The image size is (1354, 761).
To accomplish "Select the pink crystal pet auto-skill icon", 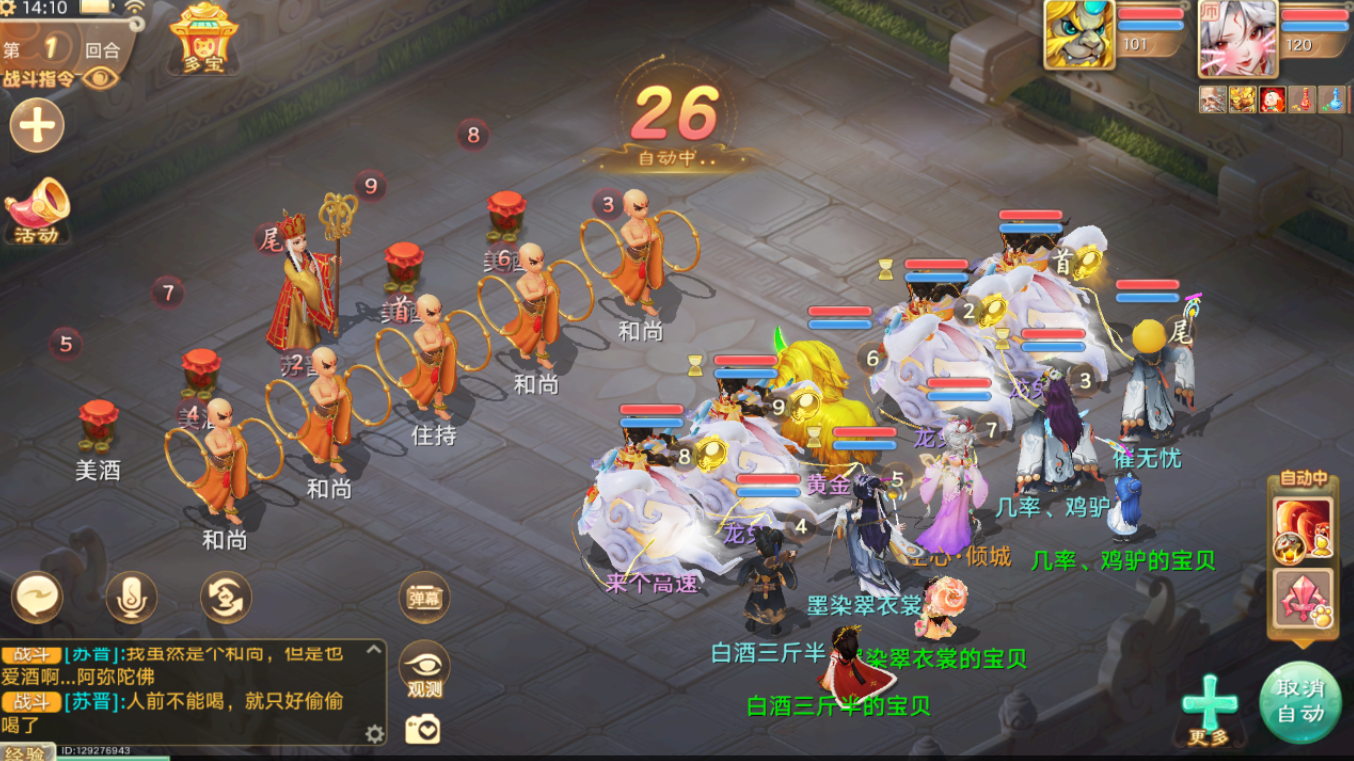I will [x=1303, y=600].
